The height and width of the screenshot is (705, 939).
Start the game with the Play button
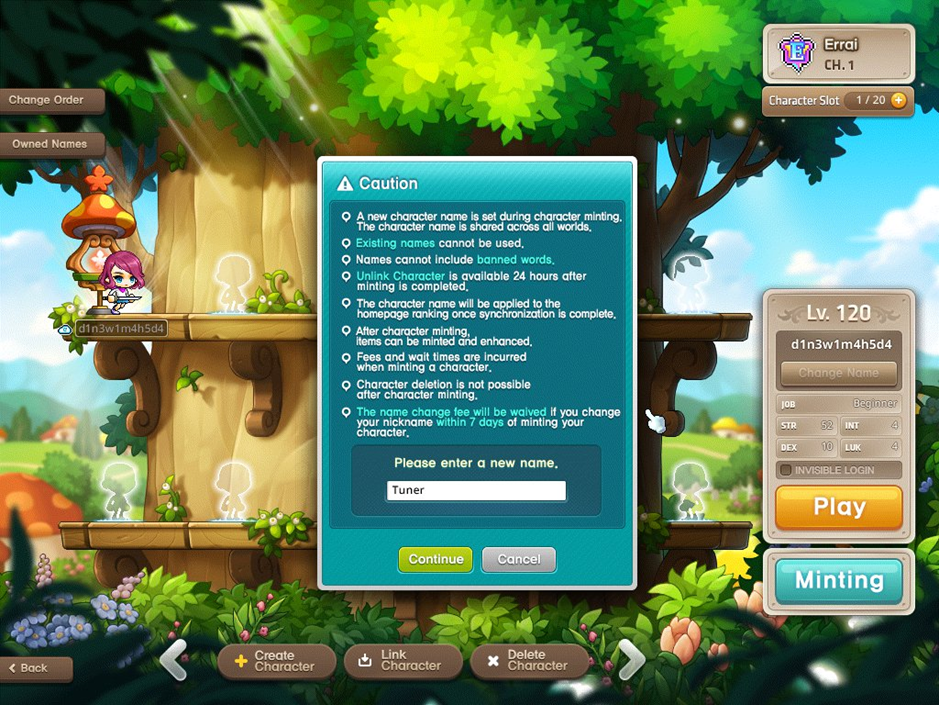coord(838,507)
